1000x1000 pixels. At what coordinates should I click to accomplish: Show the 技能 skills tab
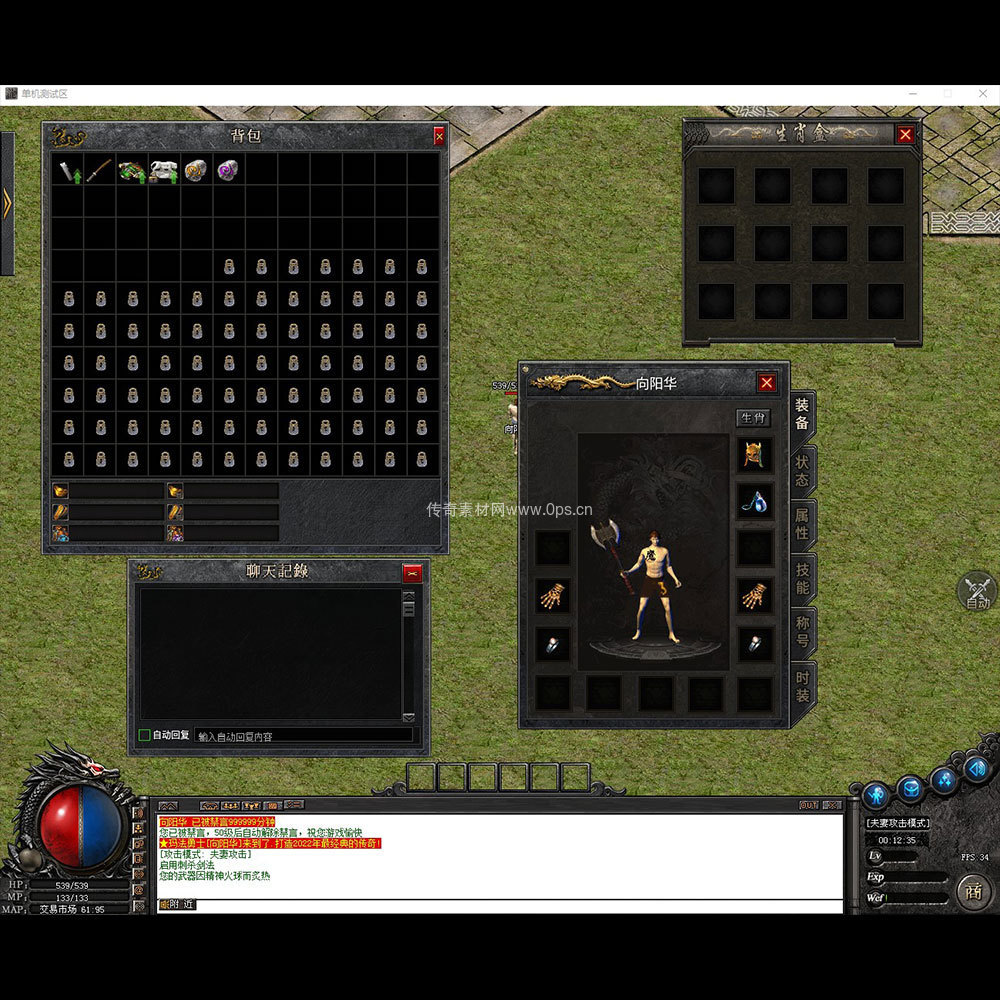click(802, 579)
